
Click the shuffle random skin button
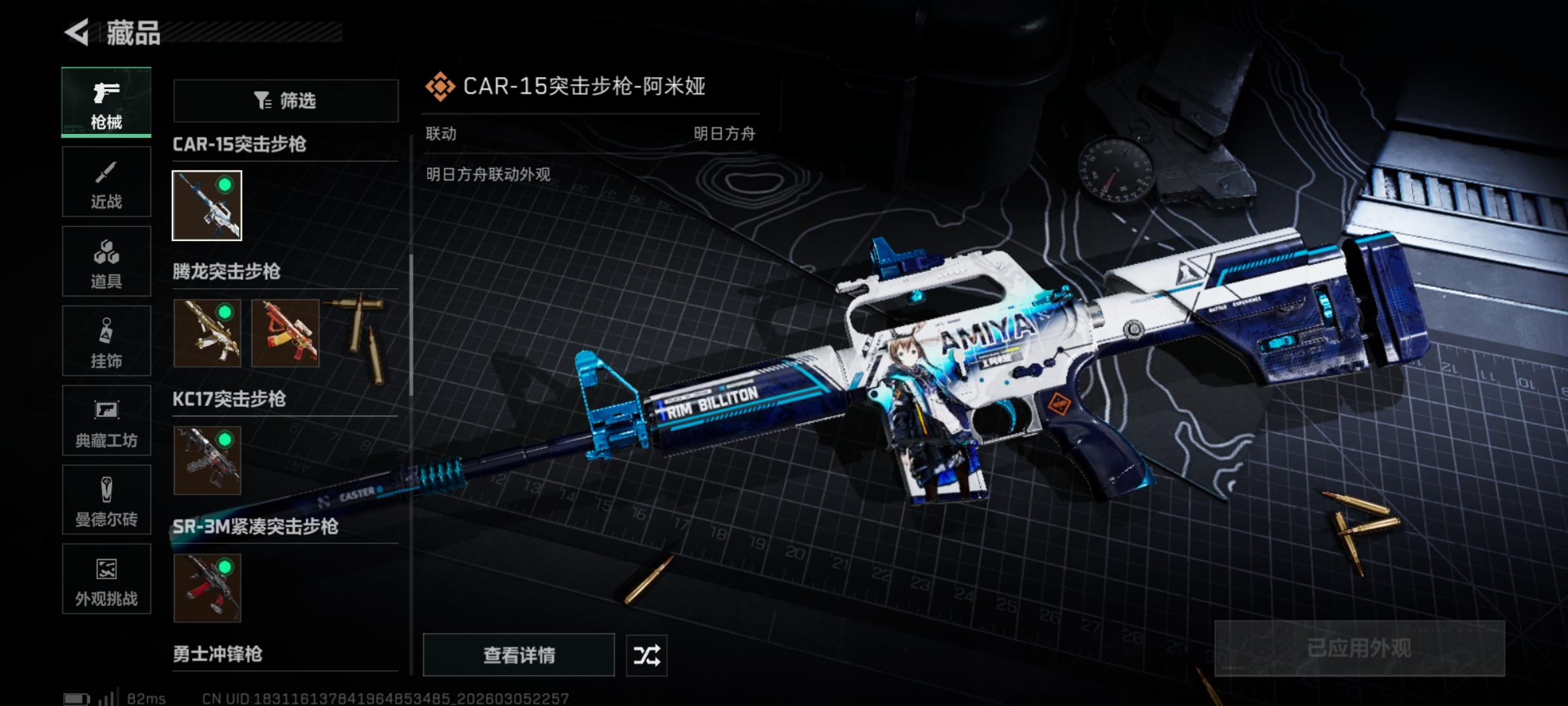646,655
